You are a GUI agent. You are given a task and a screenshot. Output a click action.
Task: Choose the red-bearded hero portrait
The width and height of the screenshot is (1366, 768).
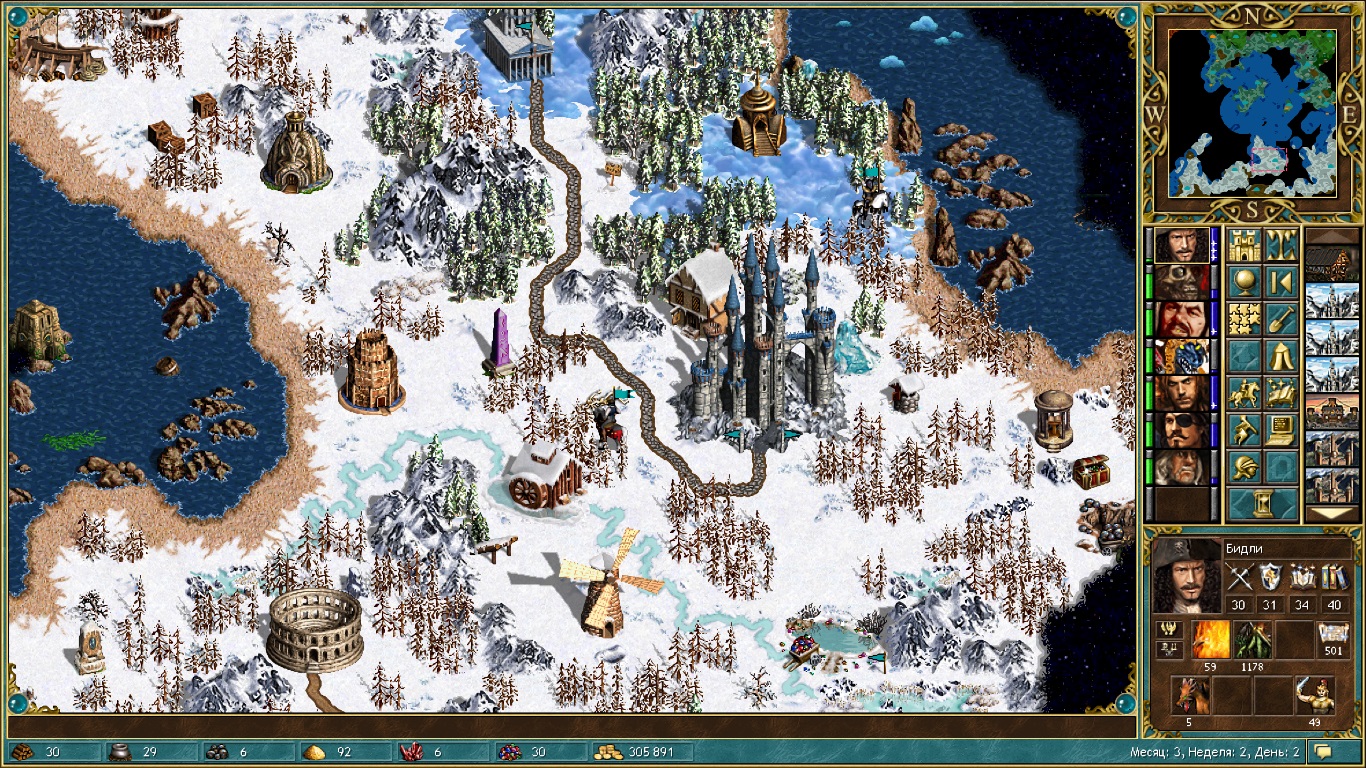click(1181, 319)
